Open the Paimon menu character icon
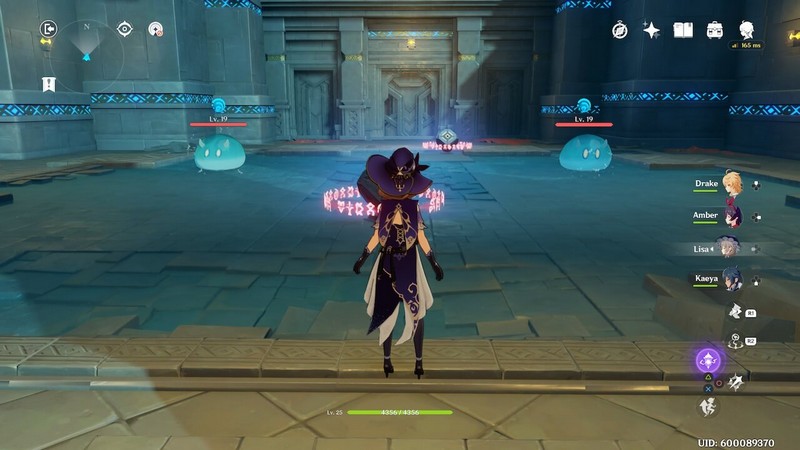Viewport: 800px width, 450px height. coord(746,29)
